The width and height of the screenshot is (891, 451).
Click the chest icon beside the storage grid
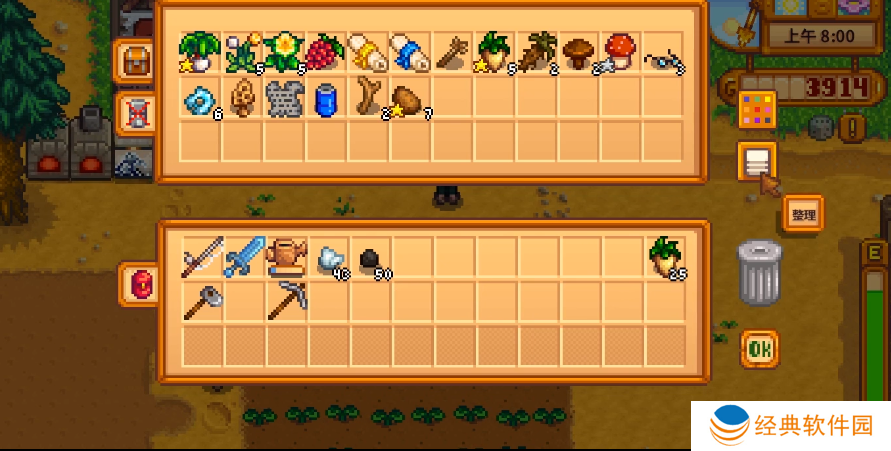(134, 62)
